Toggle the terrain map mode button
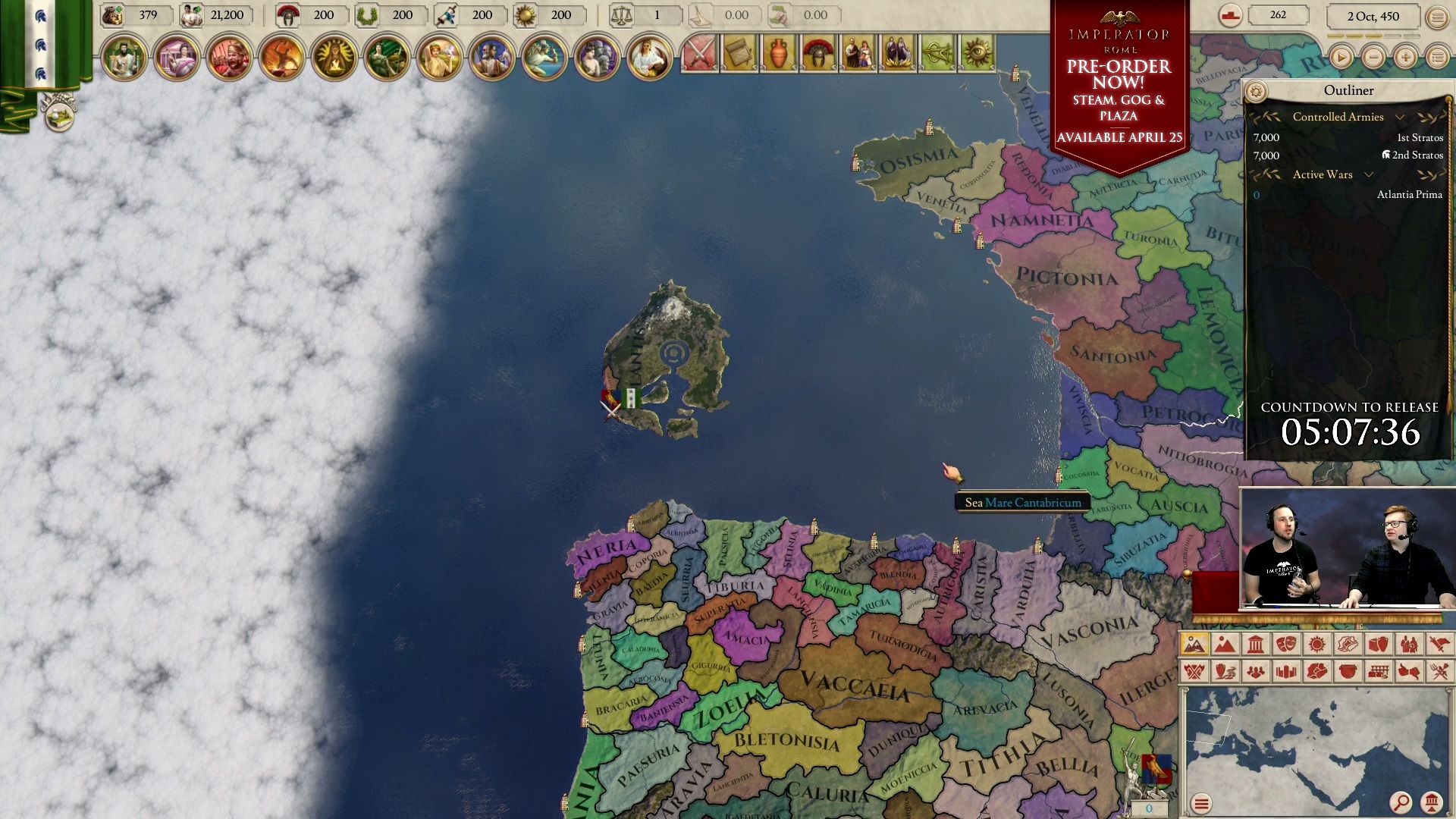Viewport: 1456px width, 819px height. click(x=1194, y=646)
